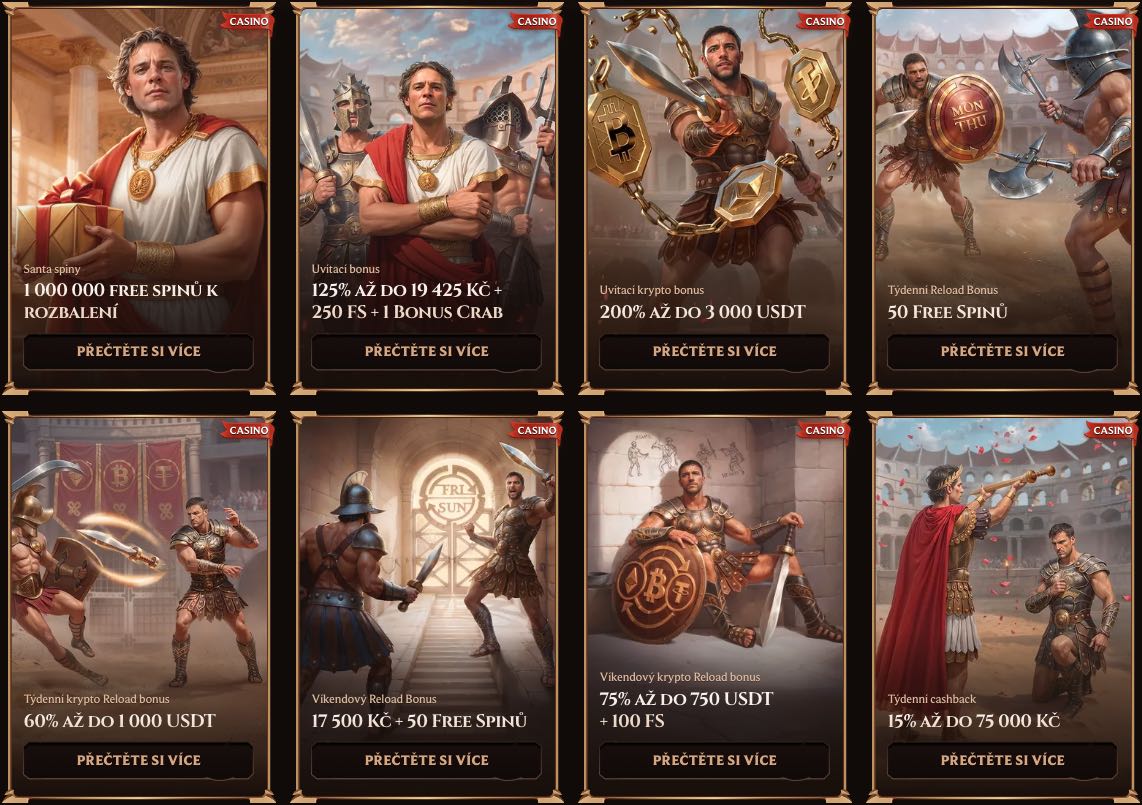
Task: Open details for 200% crypto welcome bonus
Action: (x=714, y=351)
